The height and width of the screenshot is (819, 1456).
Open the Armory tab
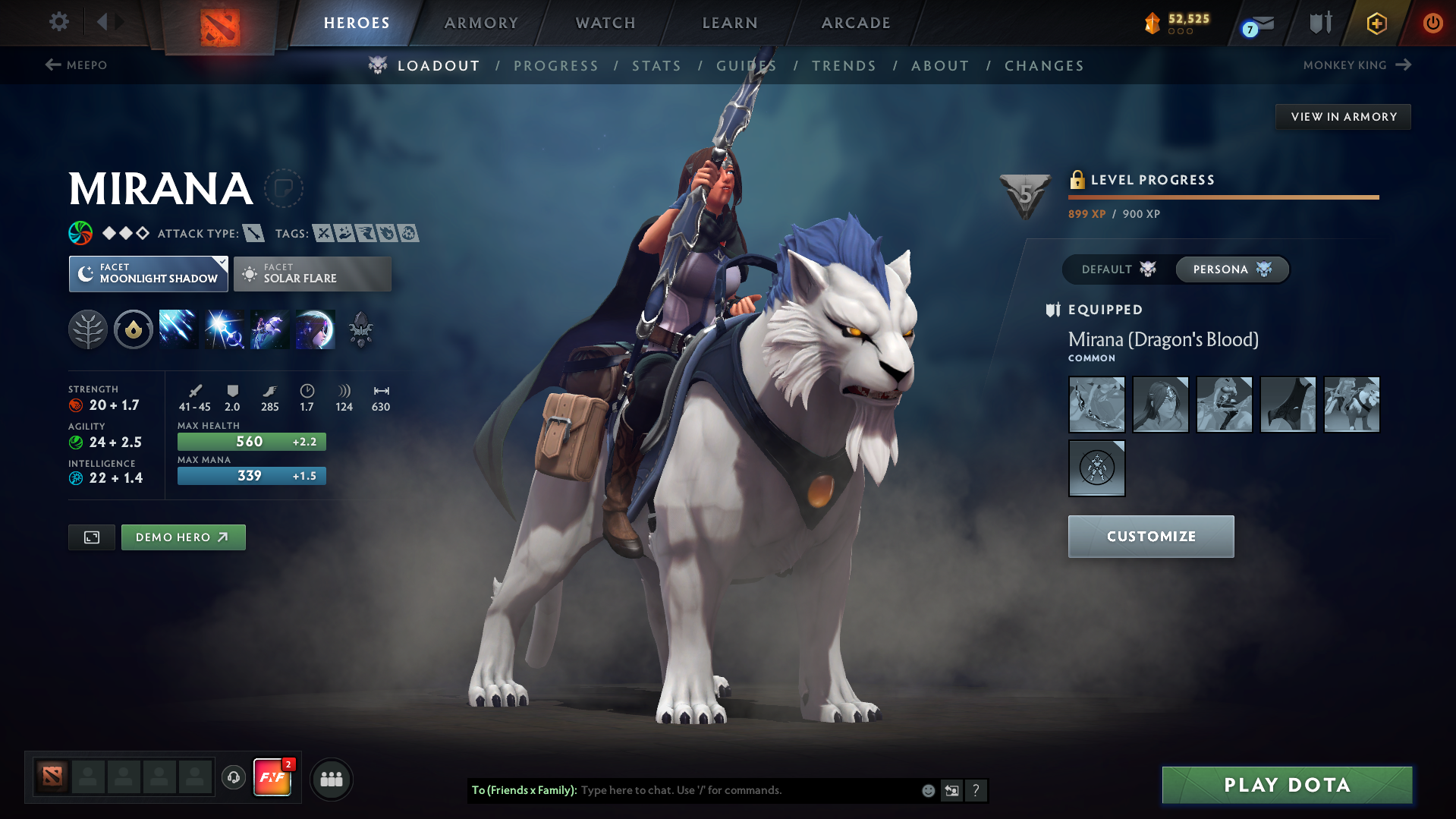click(481, 23)
